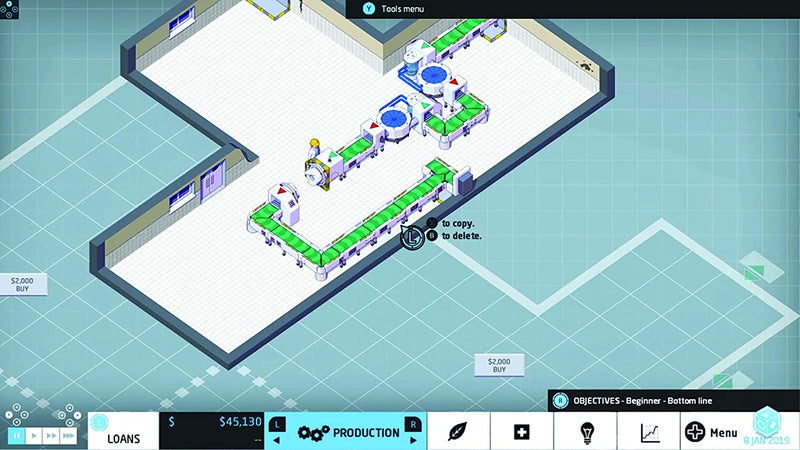The height and width of the screenshot is (450, 800).
Task: Open the leaf ingredients tab
Action: point(458,432)
